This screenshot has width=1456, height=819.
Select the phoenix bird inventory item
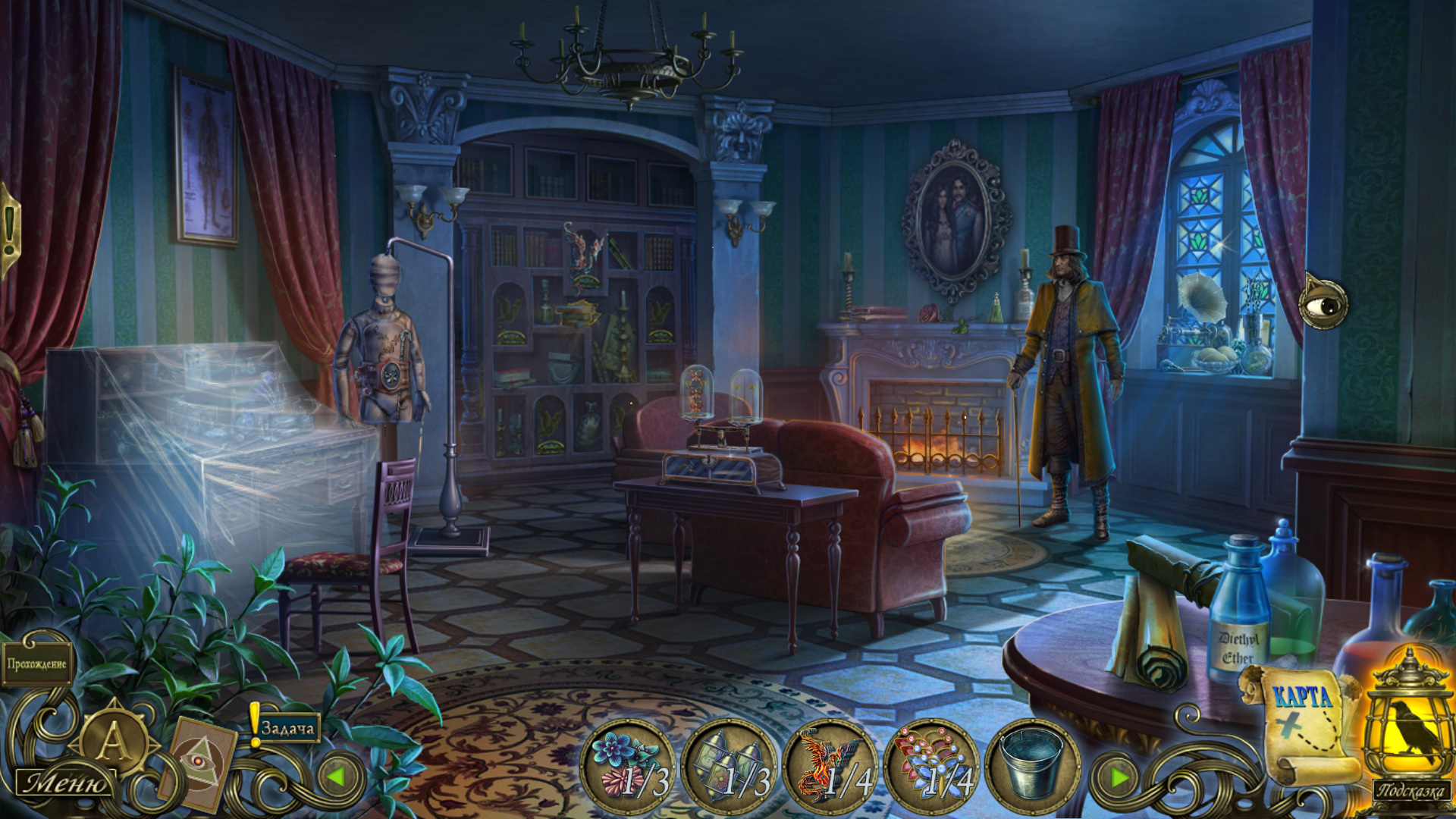point(830,766)
